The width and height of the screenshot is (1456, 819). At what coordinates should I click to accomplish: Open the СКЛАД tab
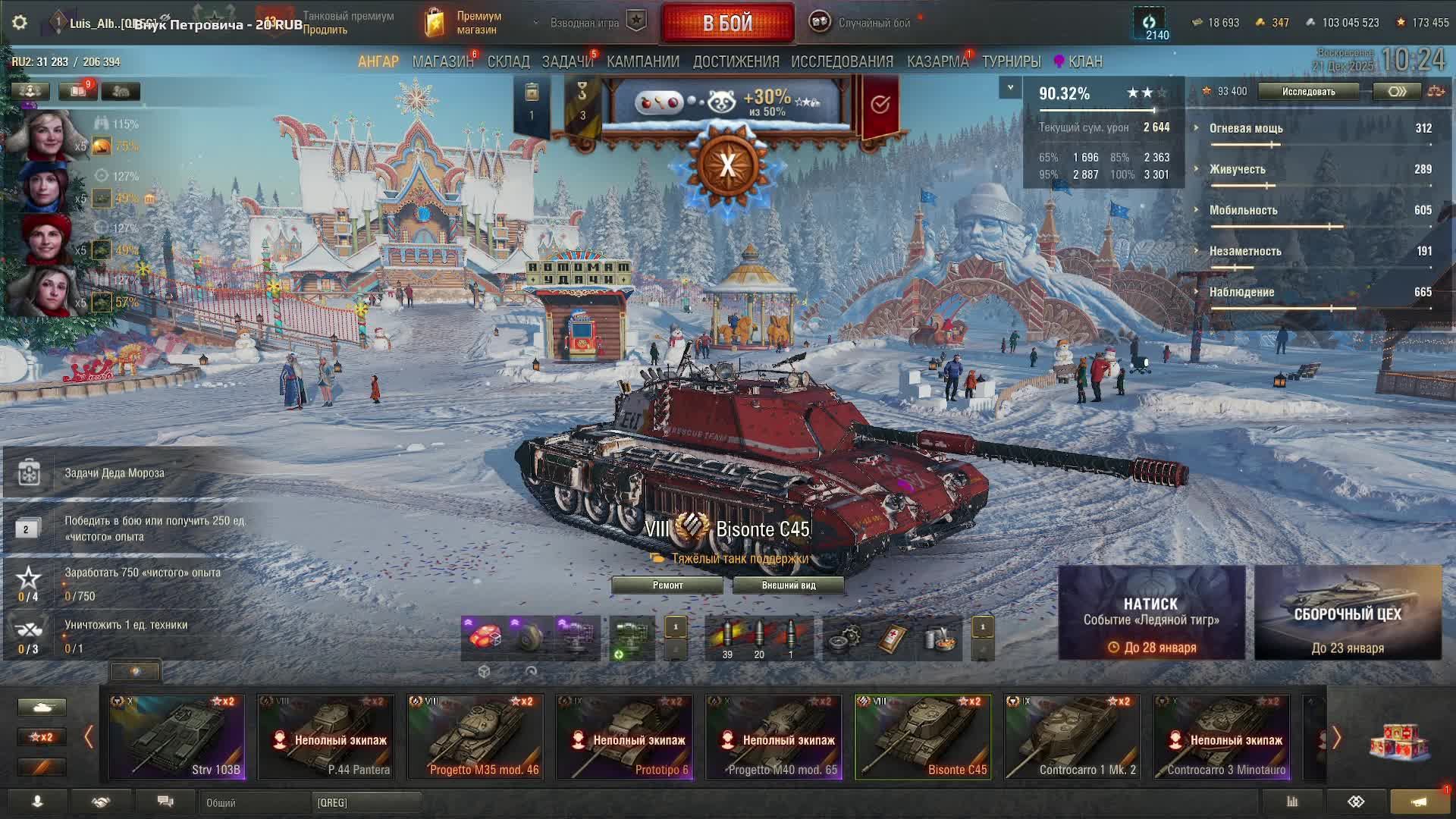click(508, 61)
